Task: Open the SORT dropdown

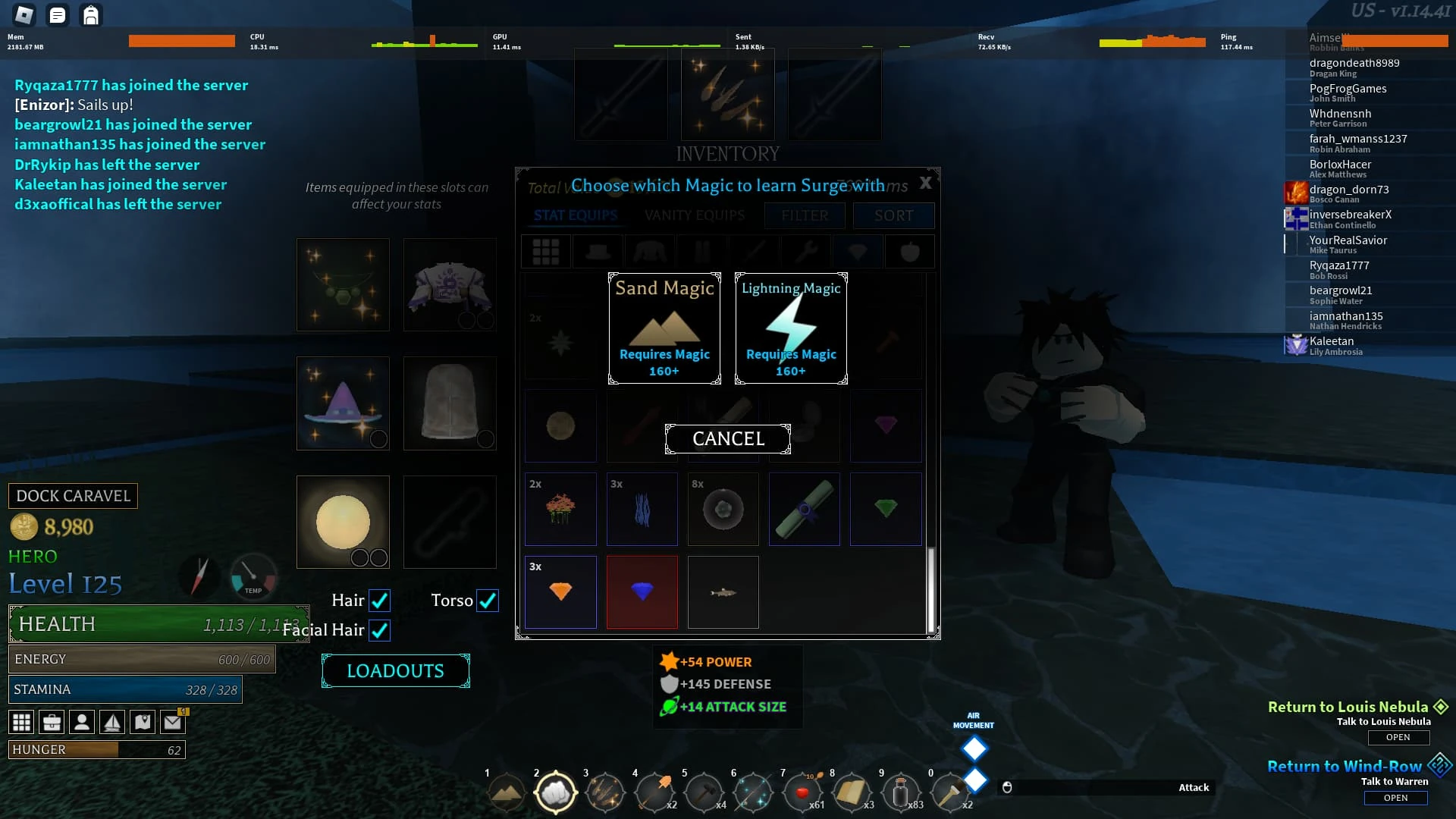Action: pyautogui.click(x=893, y=215)
